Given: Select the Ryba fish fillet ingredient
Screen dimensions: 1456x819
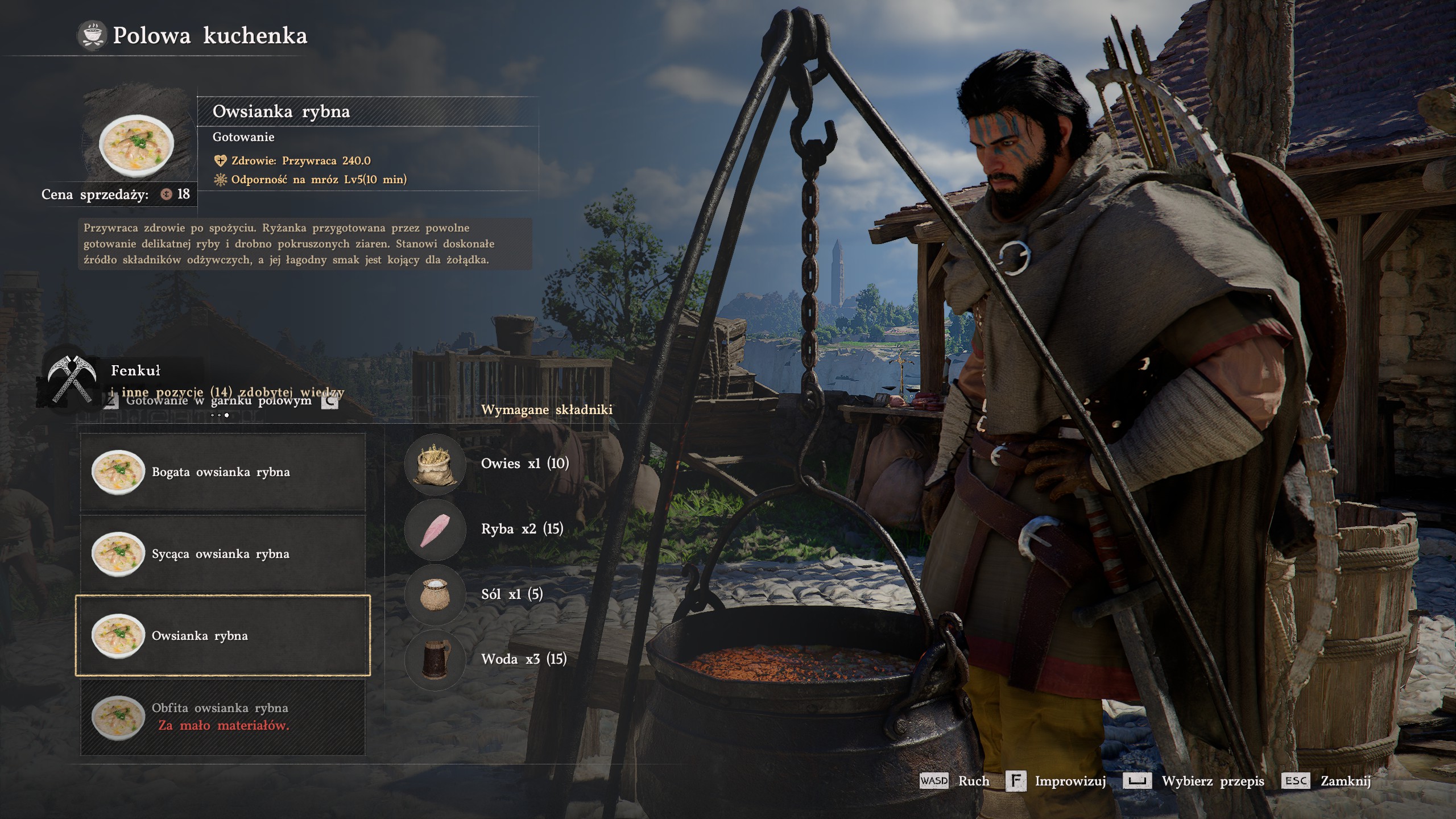Looking at the screenshot, I should point(435,529).
